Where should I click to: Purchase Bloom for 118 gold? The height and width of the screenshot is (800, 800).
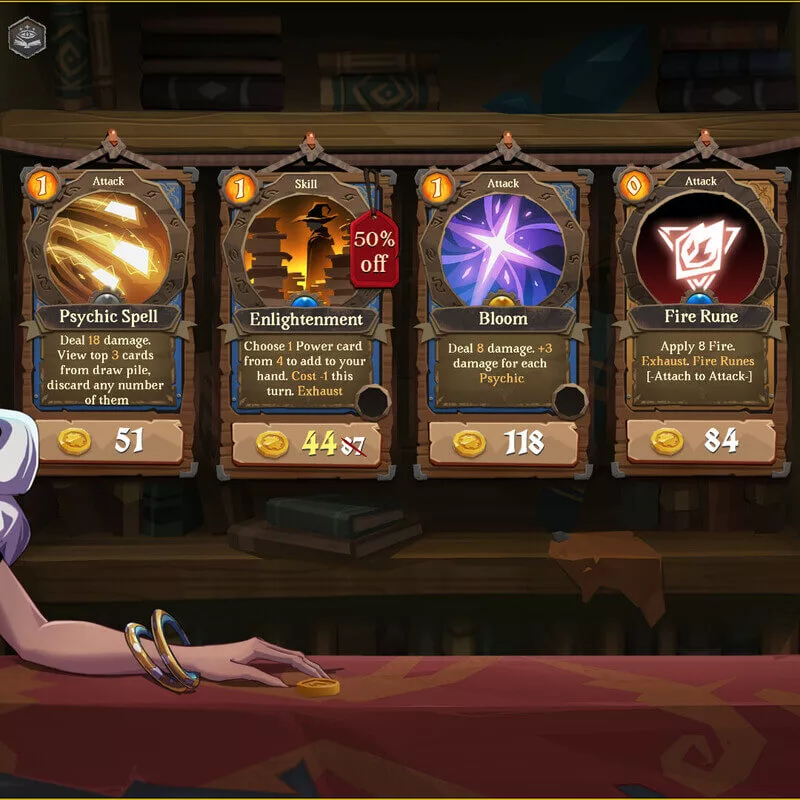coord(502,443)
